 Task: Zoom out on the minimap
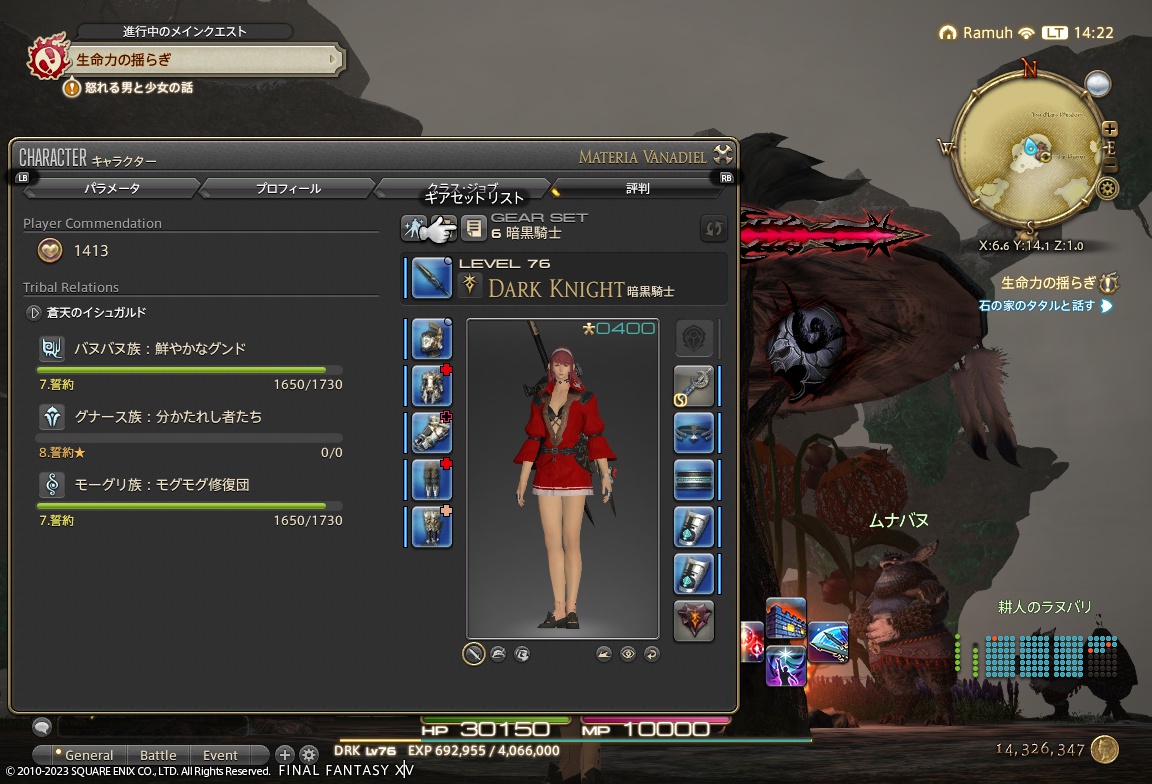pyautogui.click(x=1110, y=166)
